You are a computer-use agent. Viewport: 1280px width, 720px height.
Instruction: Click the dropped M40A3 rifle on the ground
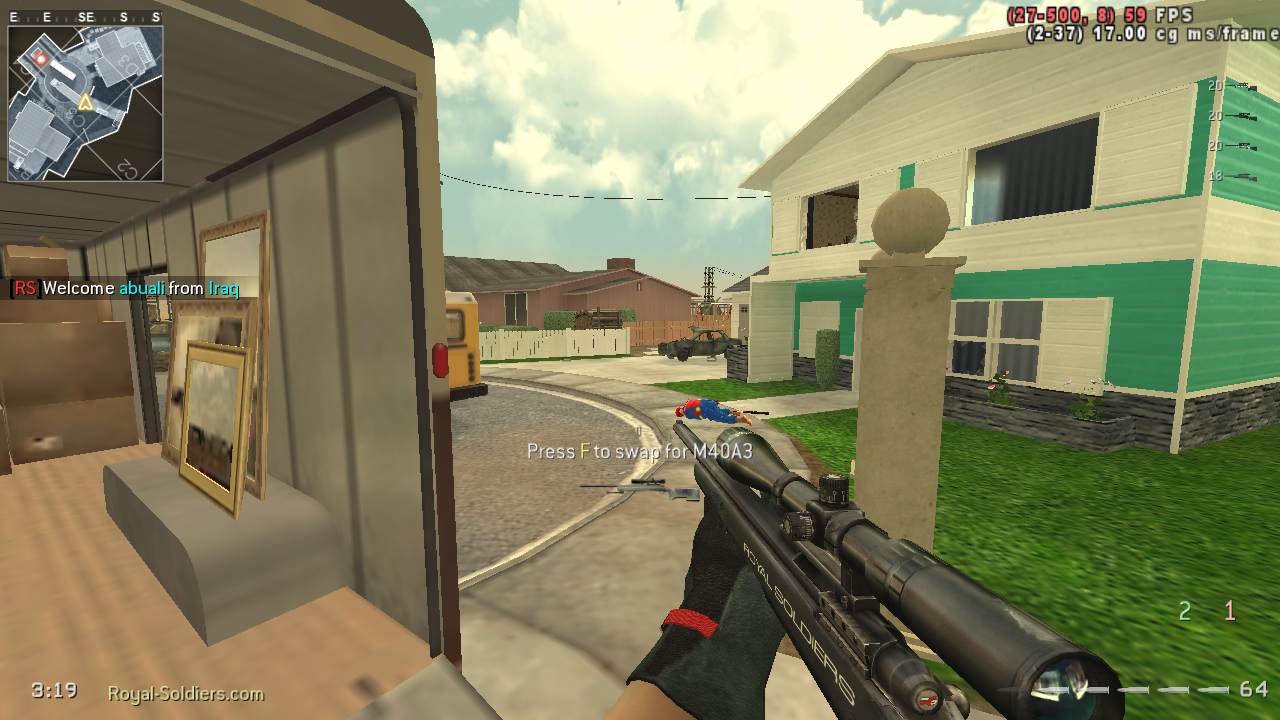pos(642,487)
